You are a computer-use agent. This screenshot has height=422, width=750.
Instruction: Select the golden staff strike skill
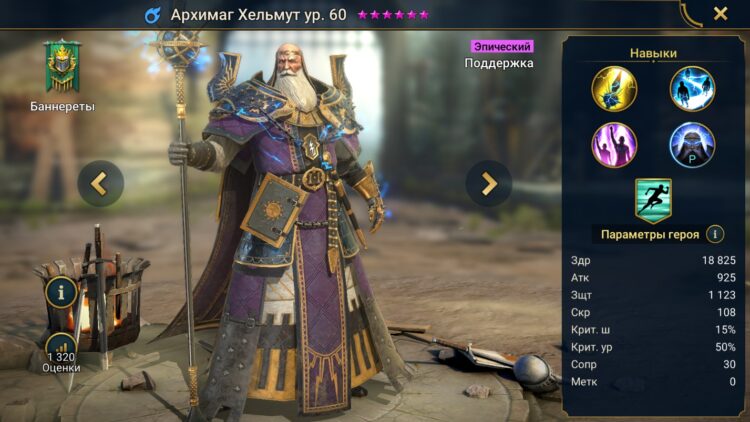pyautogui.click(x=614, y=88)
